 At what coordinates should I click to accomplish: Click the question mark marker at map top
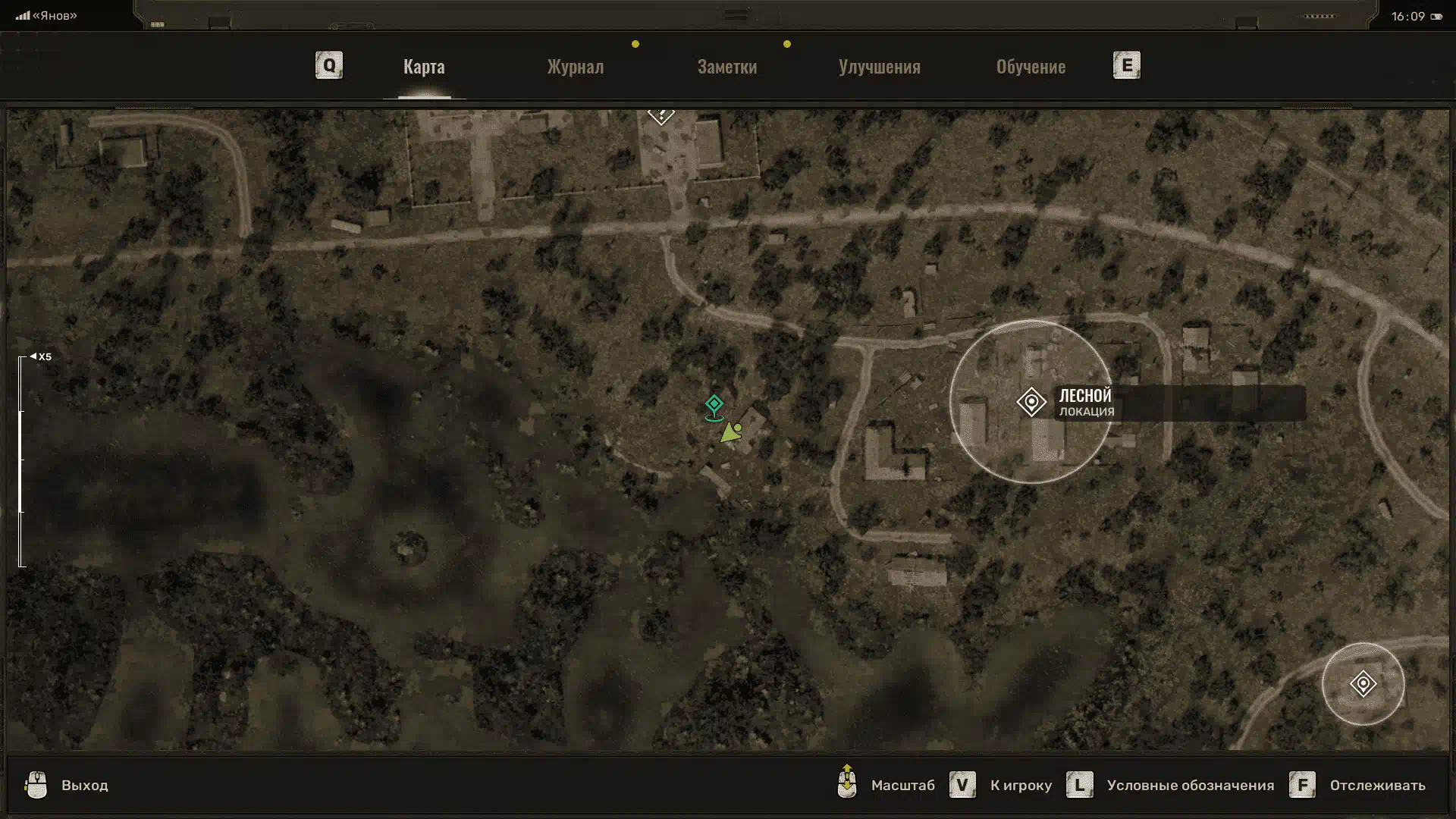point(661,115)
